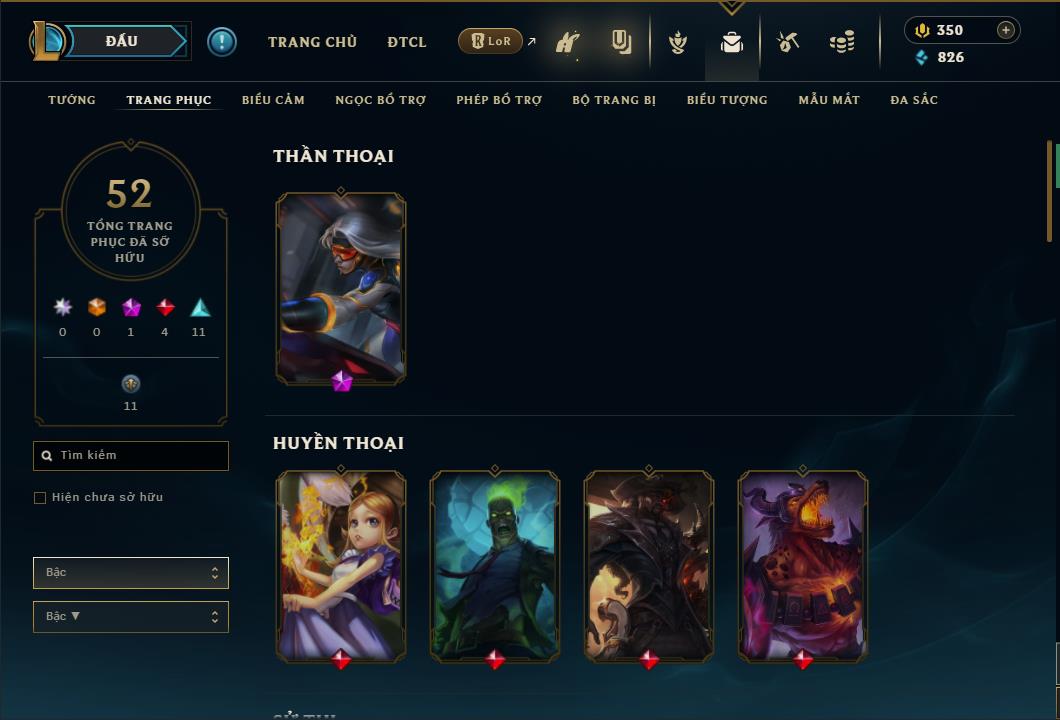Image resolution: width=1060 pixels, height=720 pixels.
Task: Open the BIỂU TƯỢNG tab
Action: point(727,100)
